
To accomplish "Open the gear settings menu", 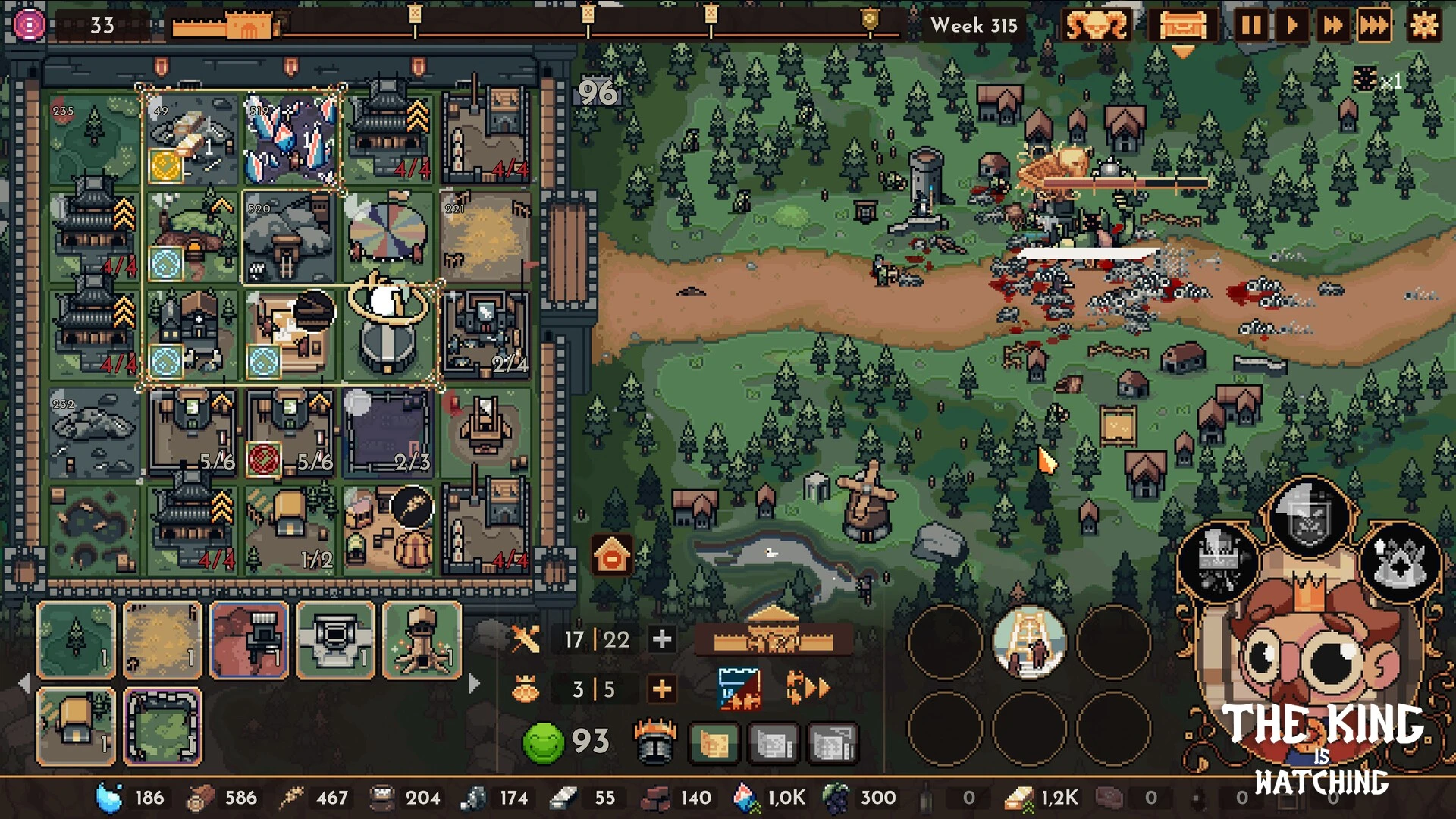I will tap(1423, 26).
